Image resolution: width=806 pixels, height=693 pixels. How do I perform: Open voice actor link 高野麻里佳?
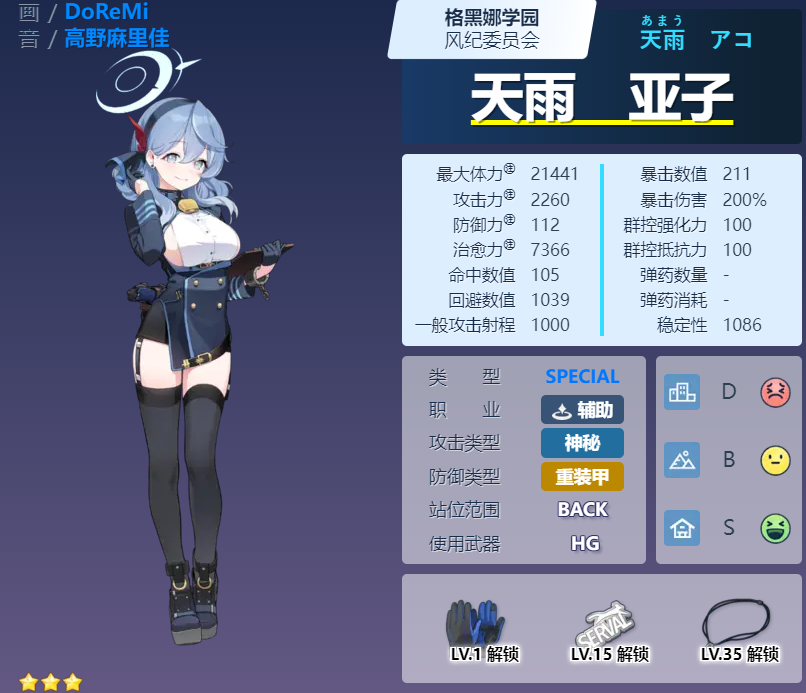(x=116, y=39)
